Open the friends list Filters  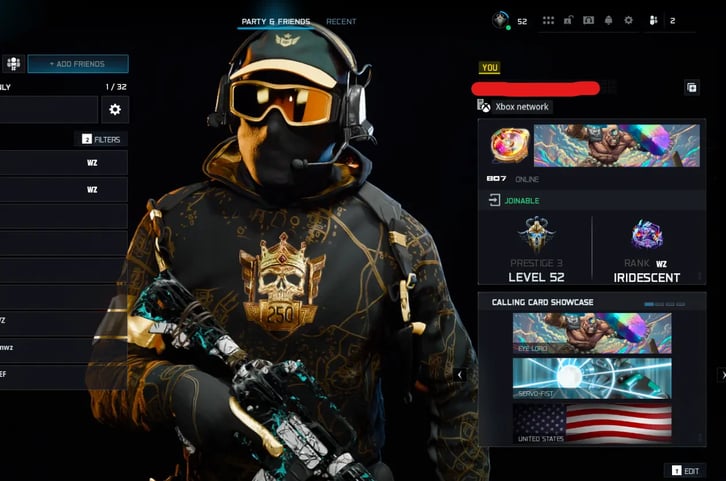tap(101, 139)
